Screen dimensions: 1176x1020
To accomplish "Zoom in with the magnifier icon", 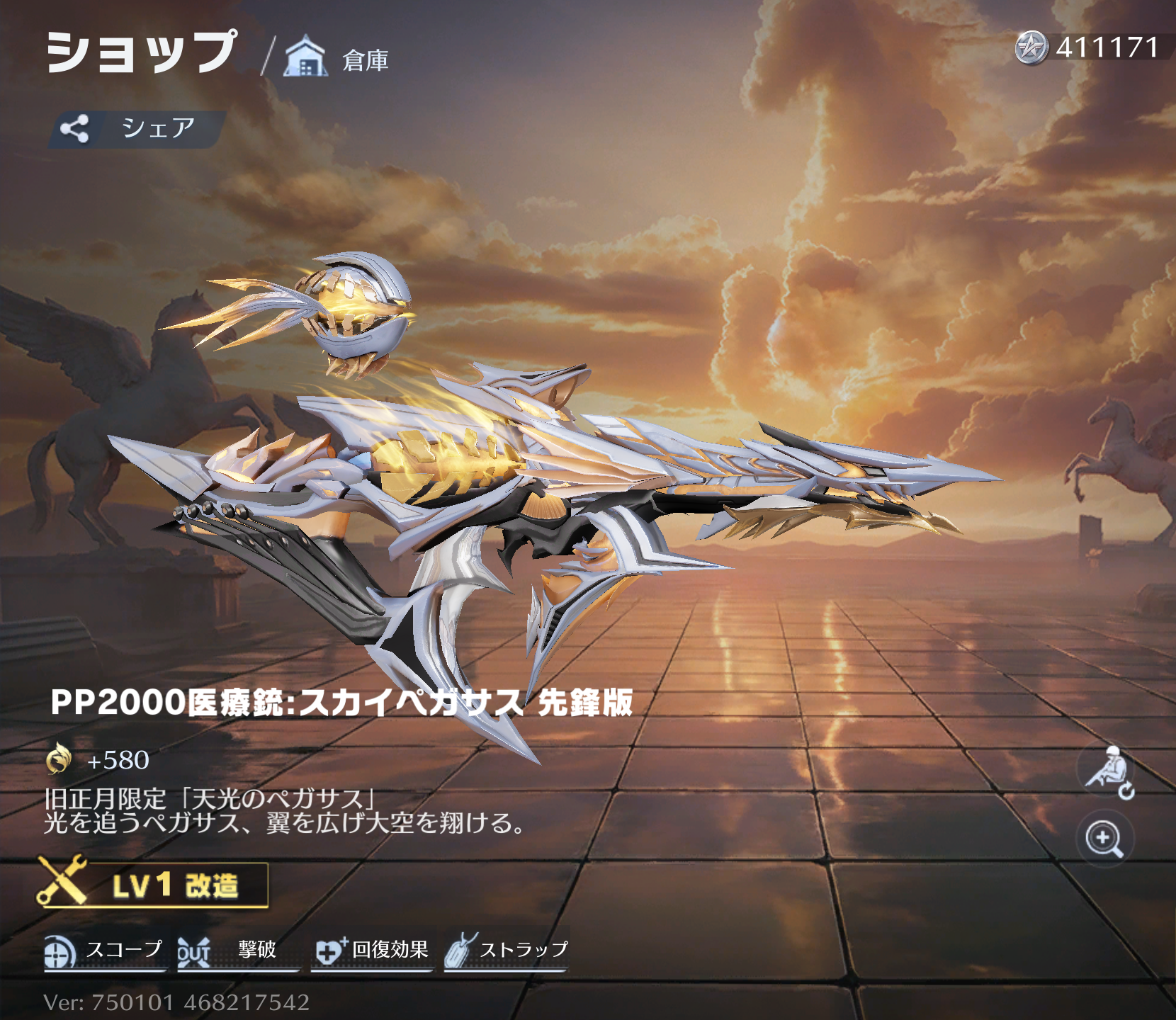I will click(1104, 839).
